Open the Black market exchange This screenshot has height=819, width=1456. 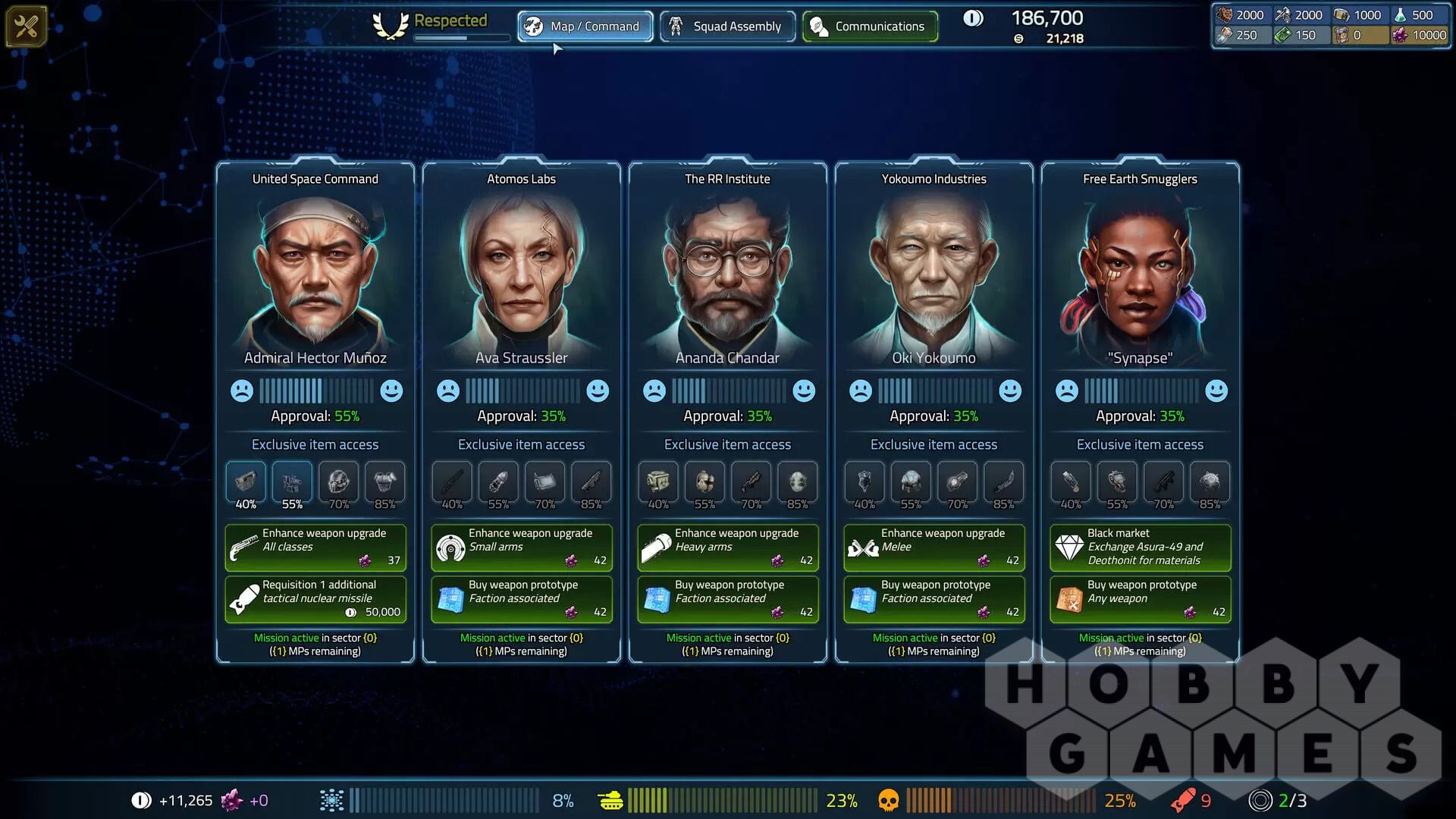pyautogui.click(x=1141, y=547)
